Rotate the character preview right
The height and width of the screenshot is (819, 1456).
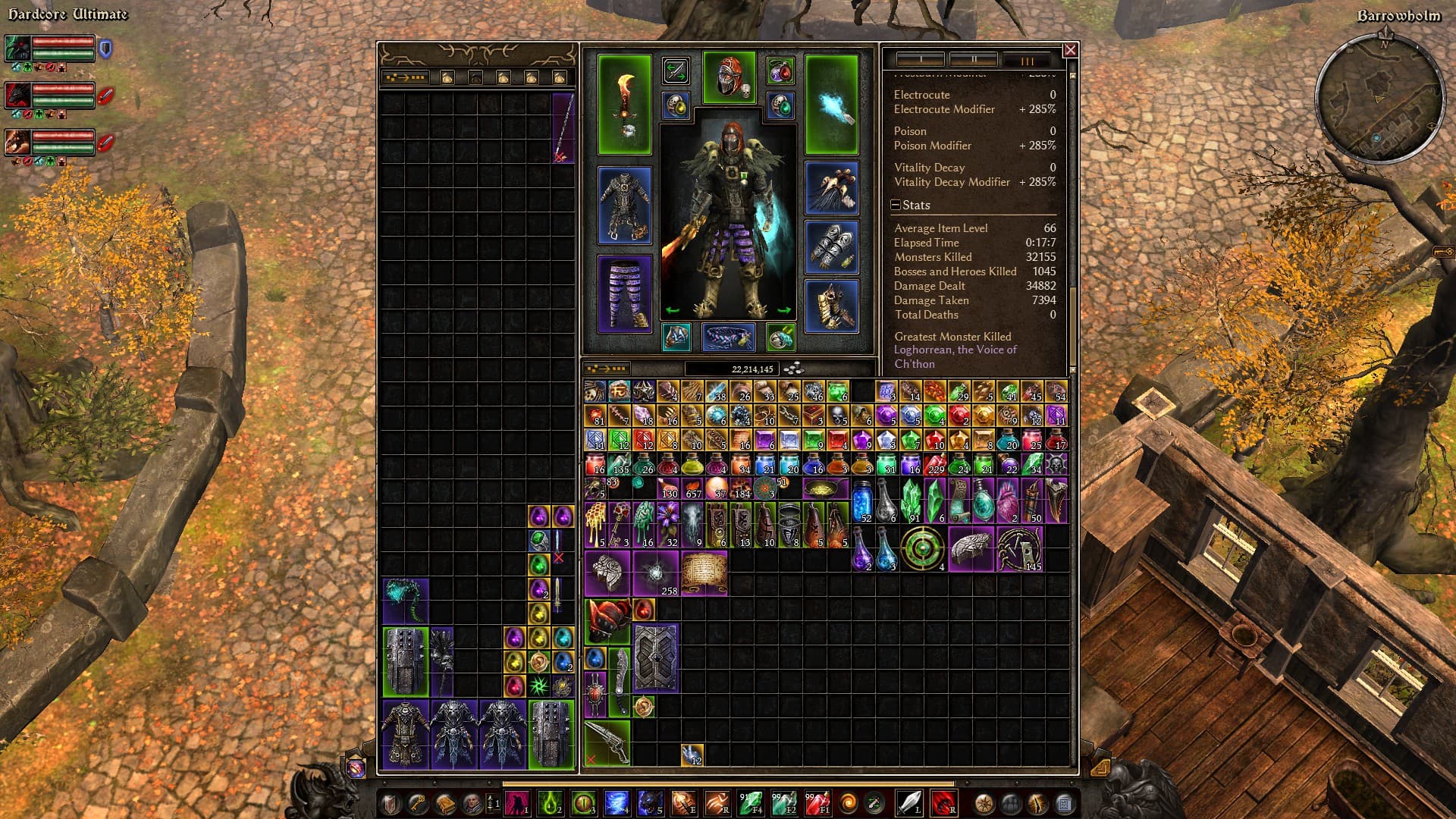coord(784,310)
